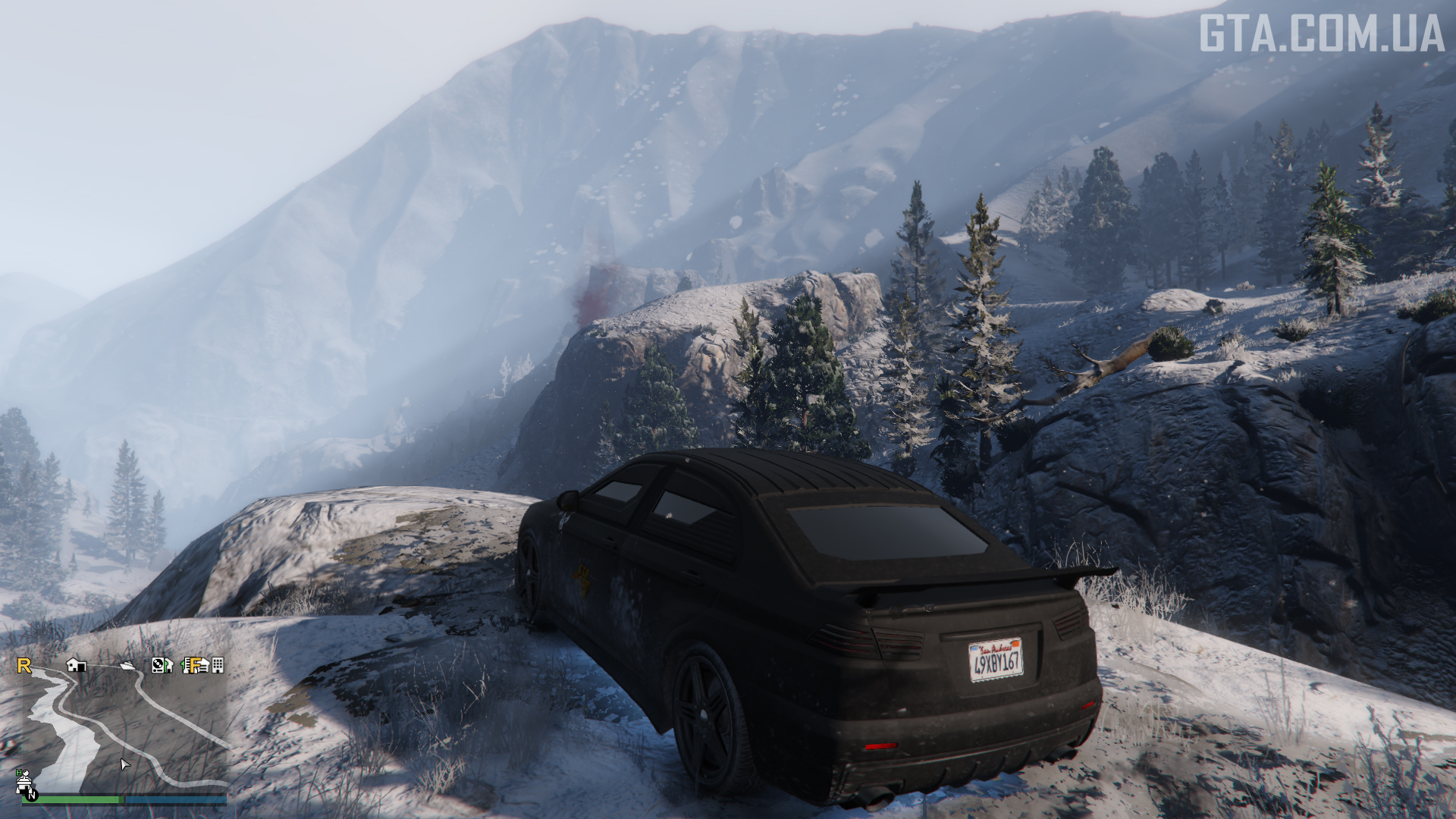This screenshot has width=1456, height=819.
Task: Choose the boat blip on the minimap
Action: (128, 666)
